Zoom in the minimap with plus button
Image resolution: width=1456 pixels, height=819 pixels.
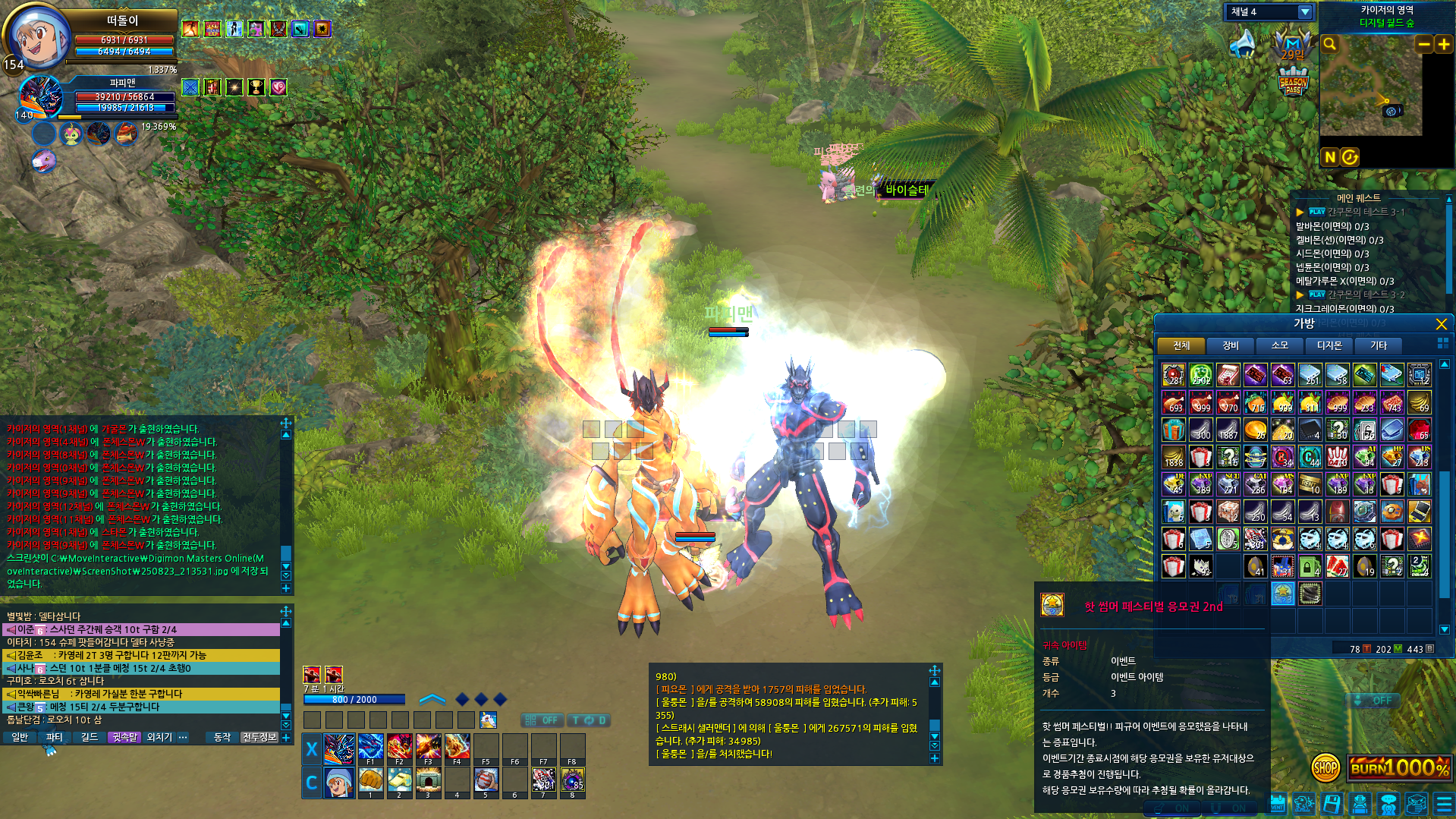[1444, 45]
